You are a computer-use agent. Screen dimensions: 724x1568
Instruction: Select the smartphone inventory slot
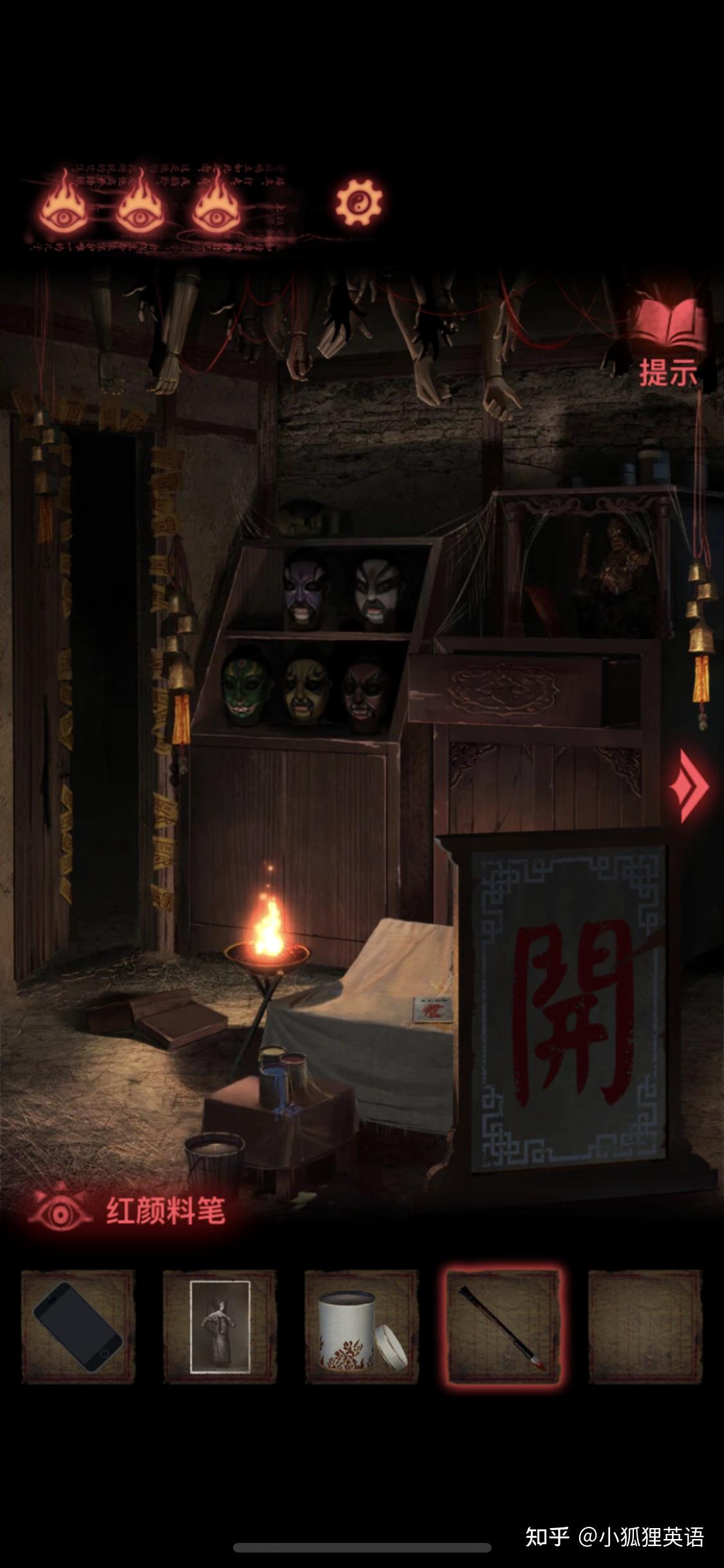[x=78, y=1327]
